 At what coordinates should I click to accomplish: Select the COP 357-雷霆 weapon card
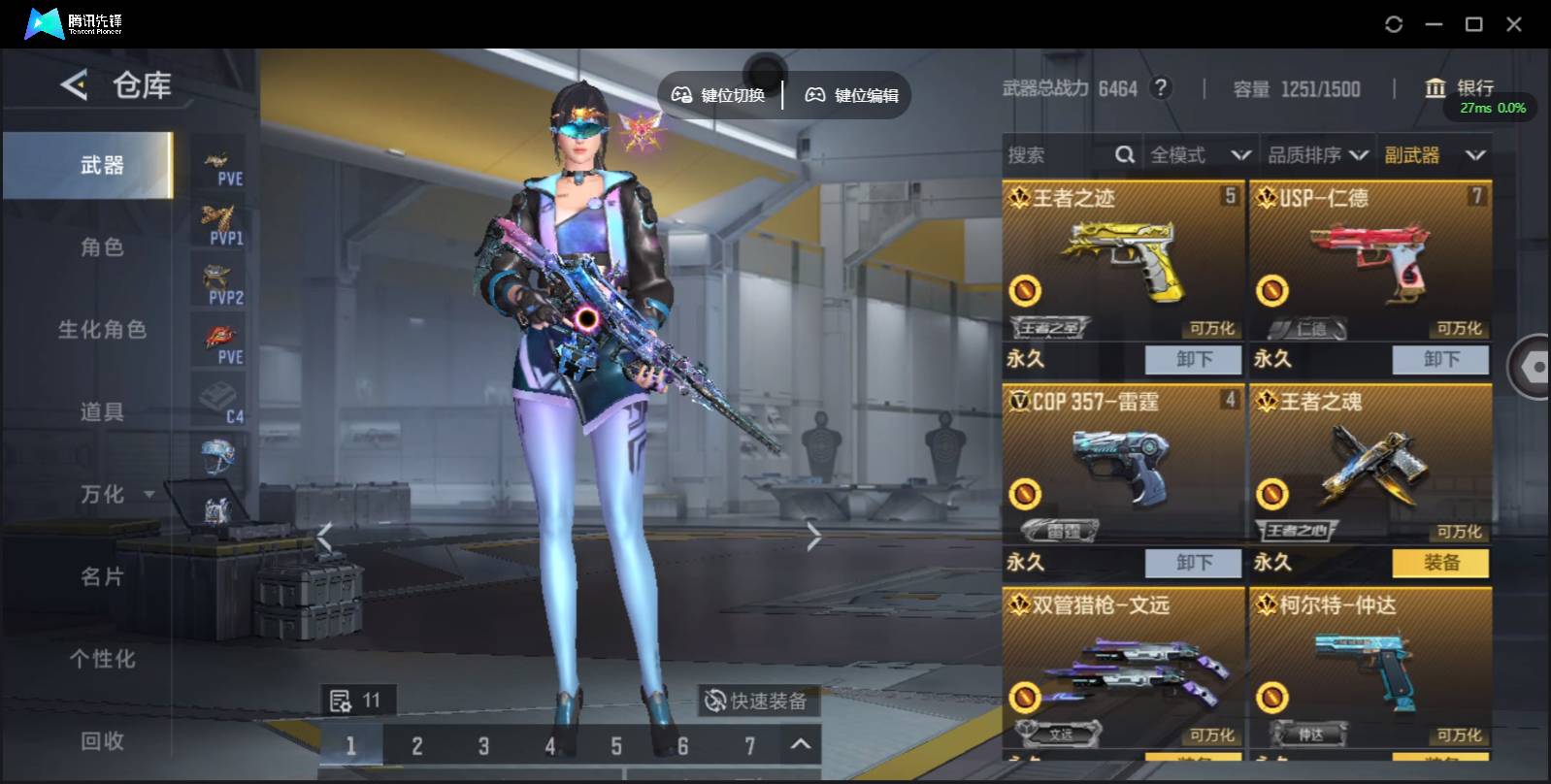1122,463
